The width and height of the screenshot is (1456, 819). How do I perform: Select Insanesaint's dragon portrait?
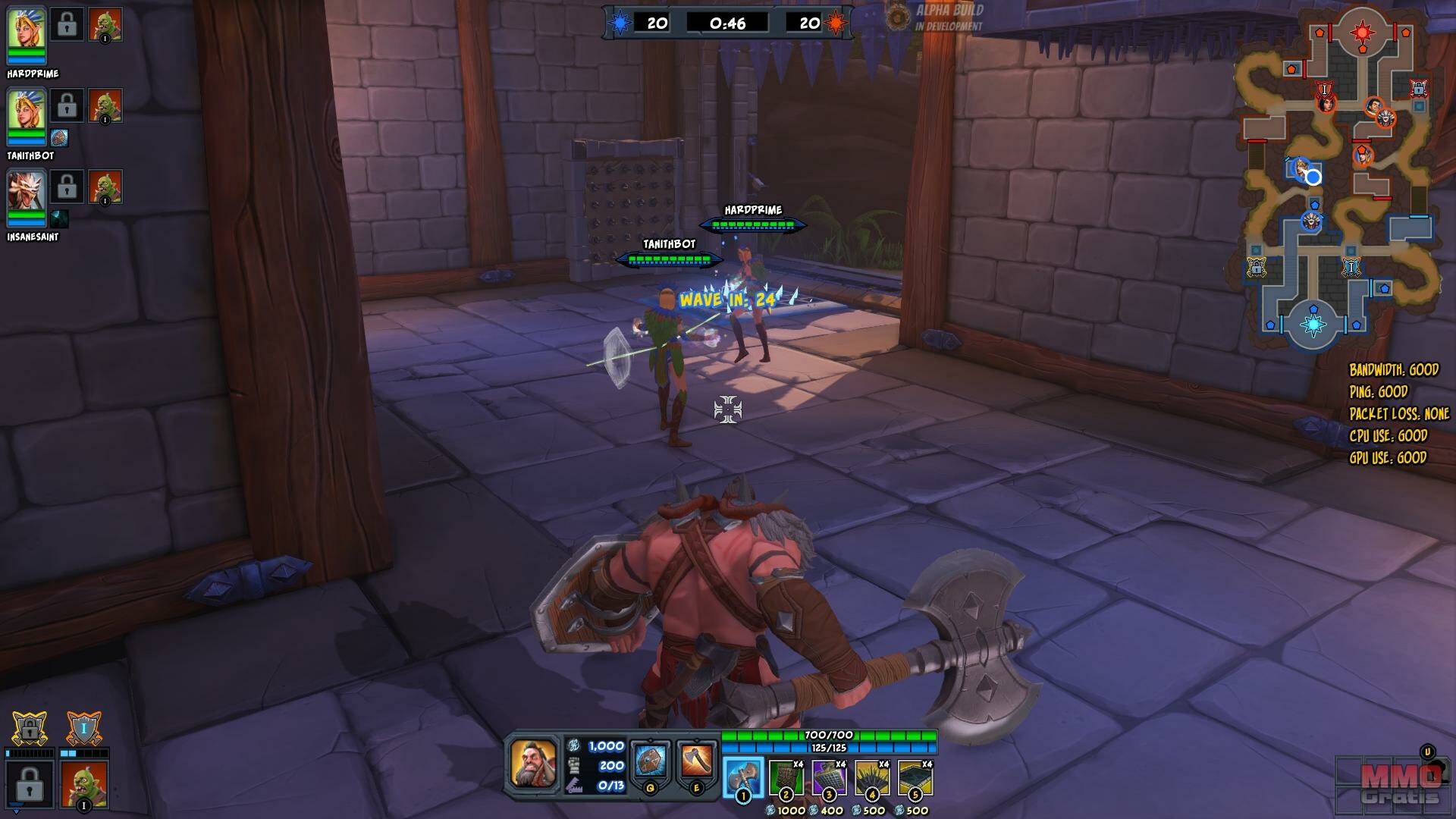pos(27,193)
